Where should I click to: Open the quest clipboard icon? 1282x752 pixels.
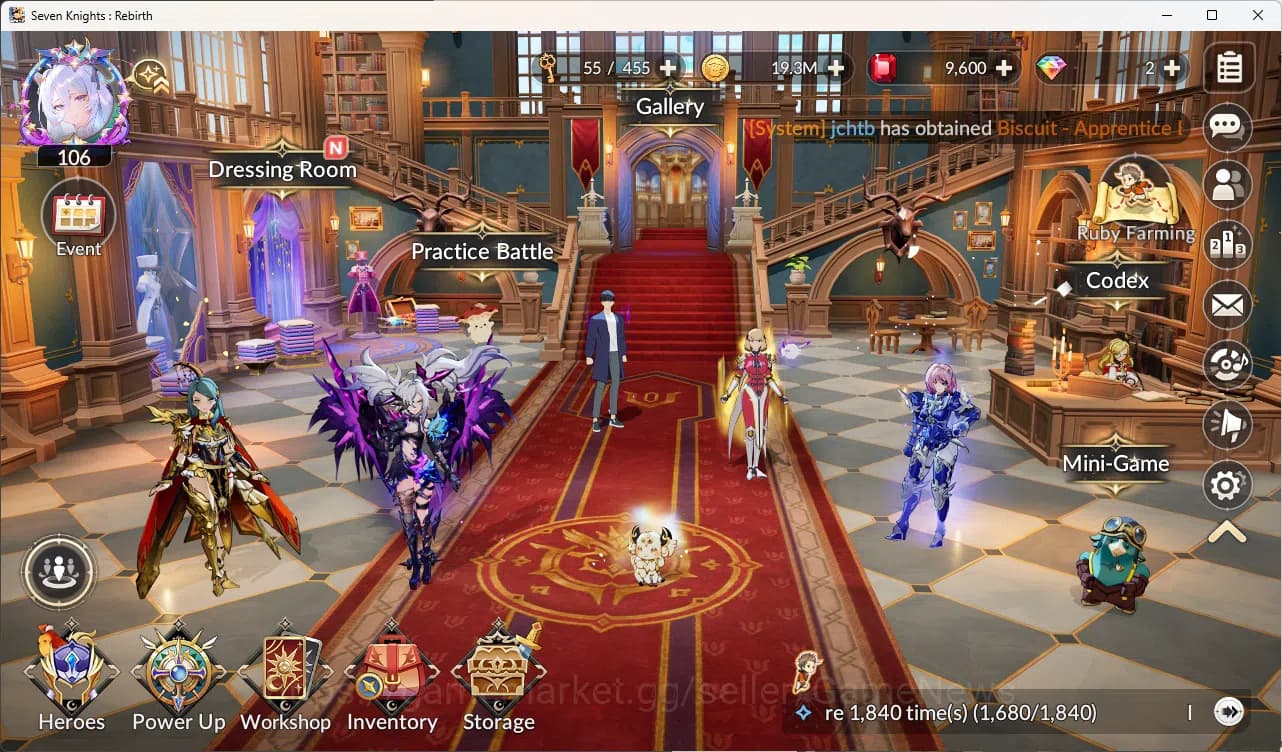pyautogui.click(x=1228, y=70)
